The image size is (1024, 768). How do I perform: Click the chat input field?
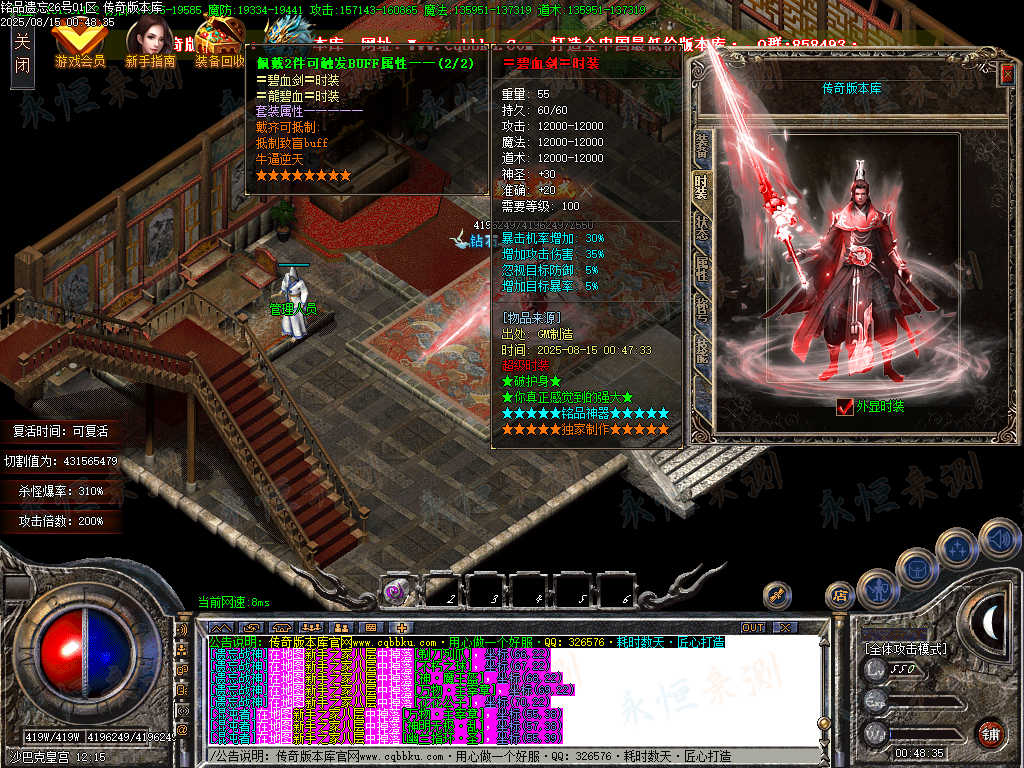500,756
